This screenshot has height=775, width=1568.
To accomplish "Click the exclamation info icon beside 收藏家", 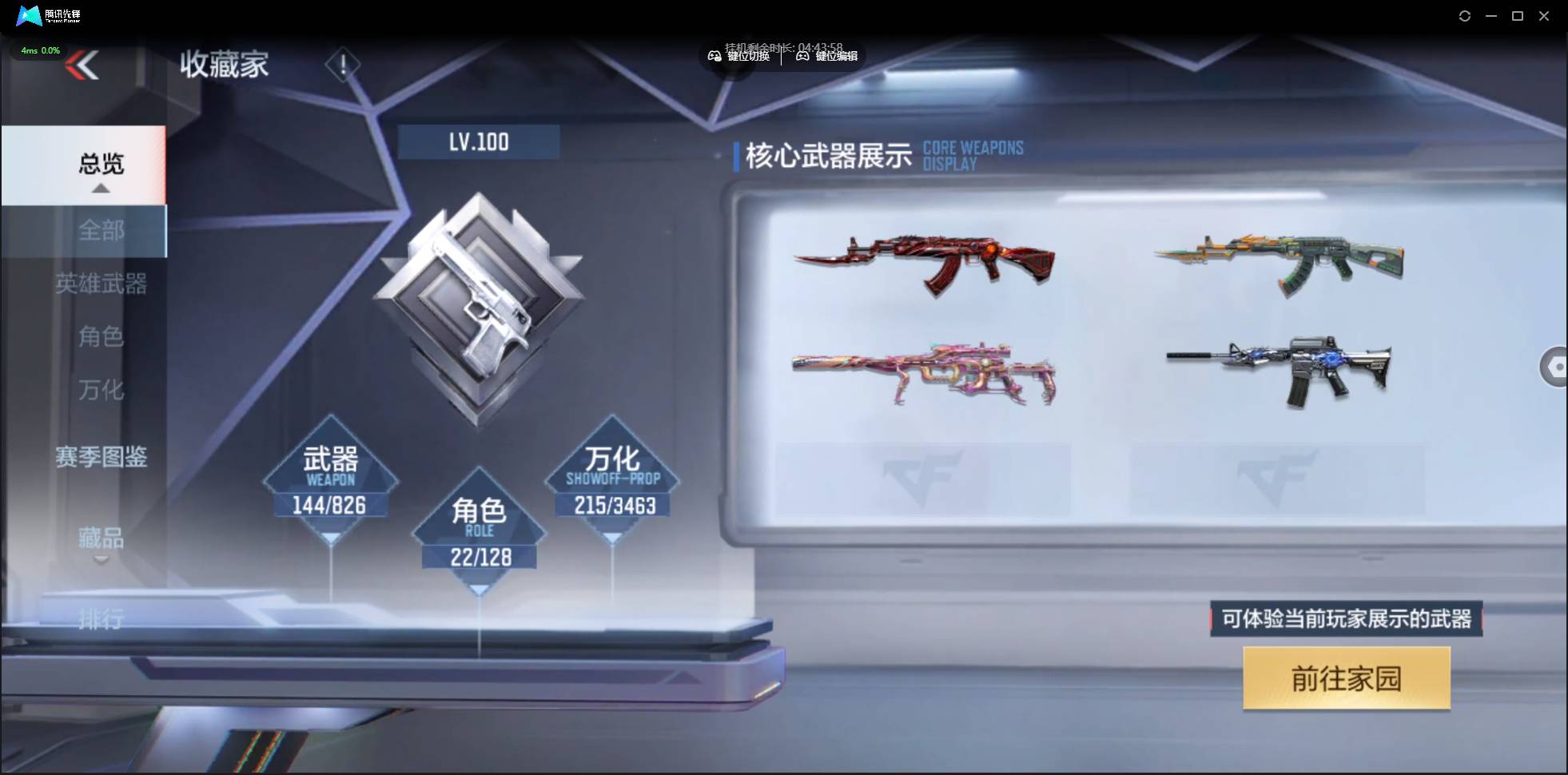I will click(x=344, y=64).
